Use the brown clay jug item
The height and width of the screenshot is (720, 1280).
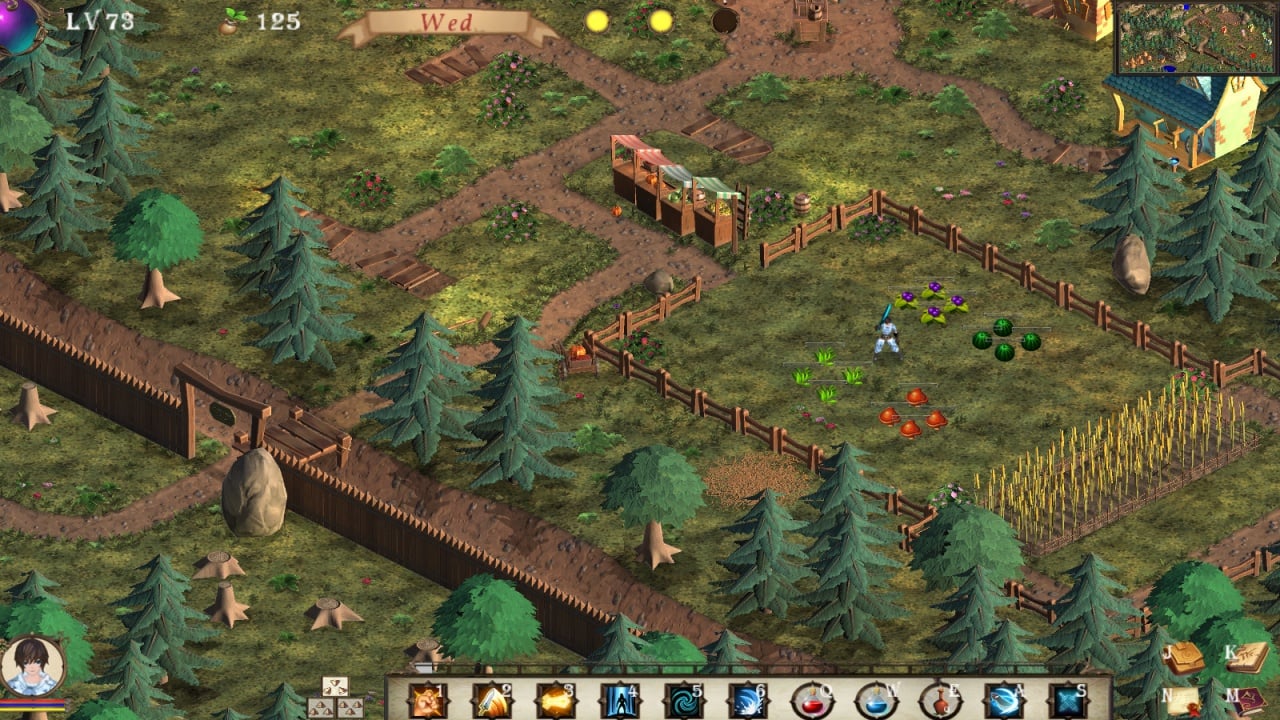tap(939, 701)
